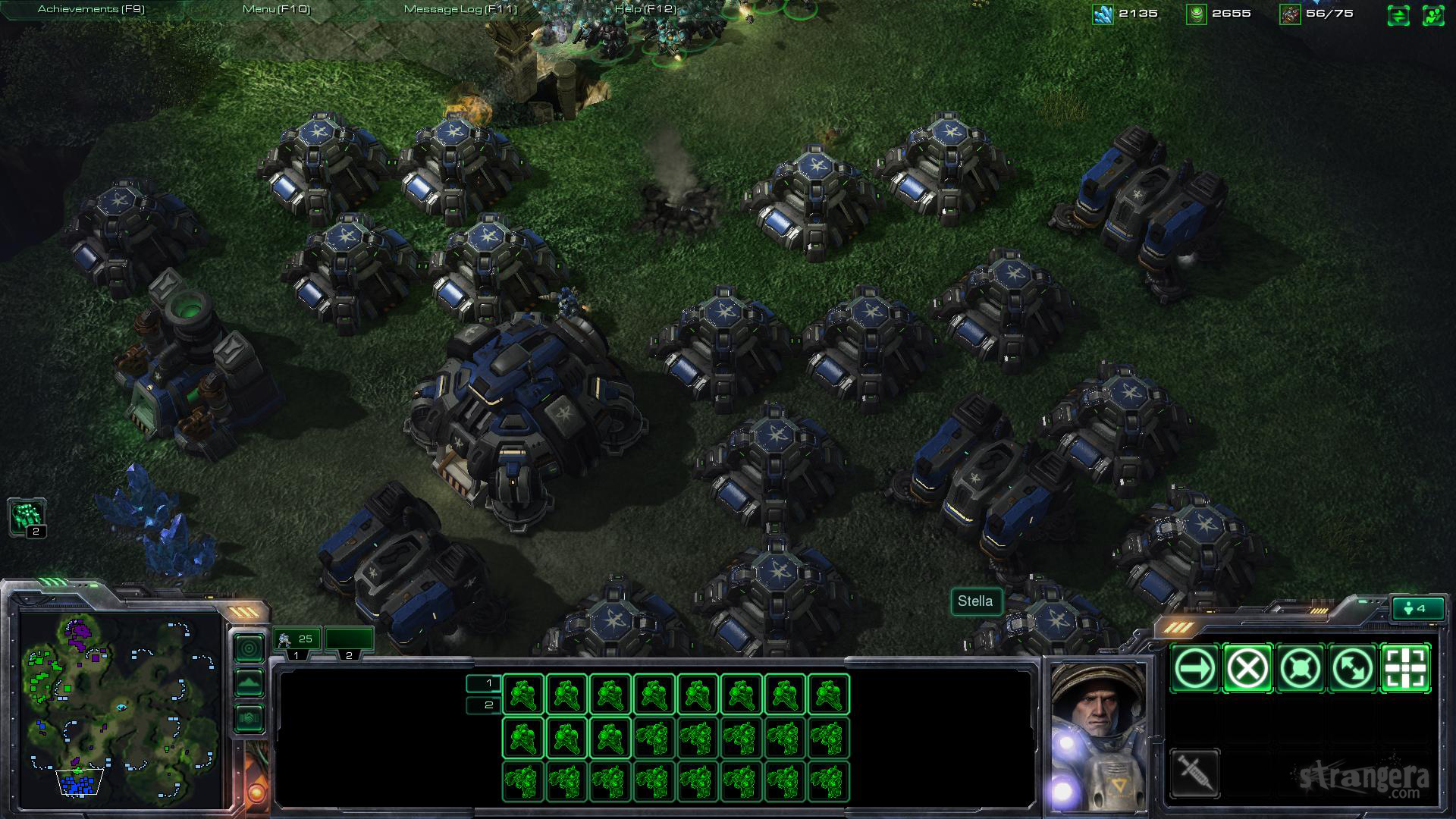Screen dimensions: 1456x819
Task: Click on the minimap
Action: (121, 709)
